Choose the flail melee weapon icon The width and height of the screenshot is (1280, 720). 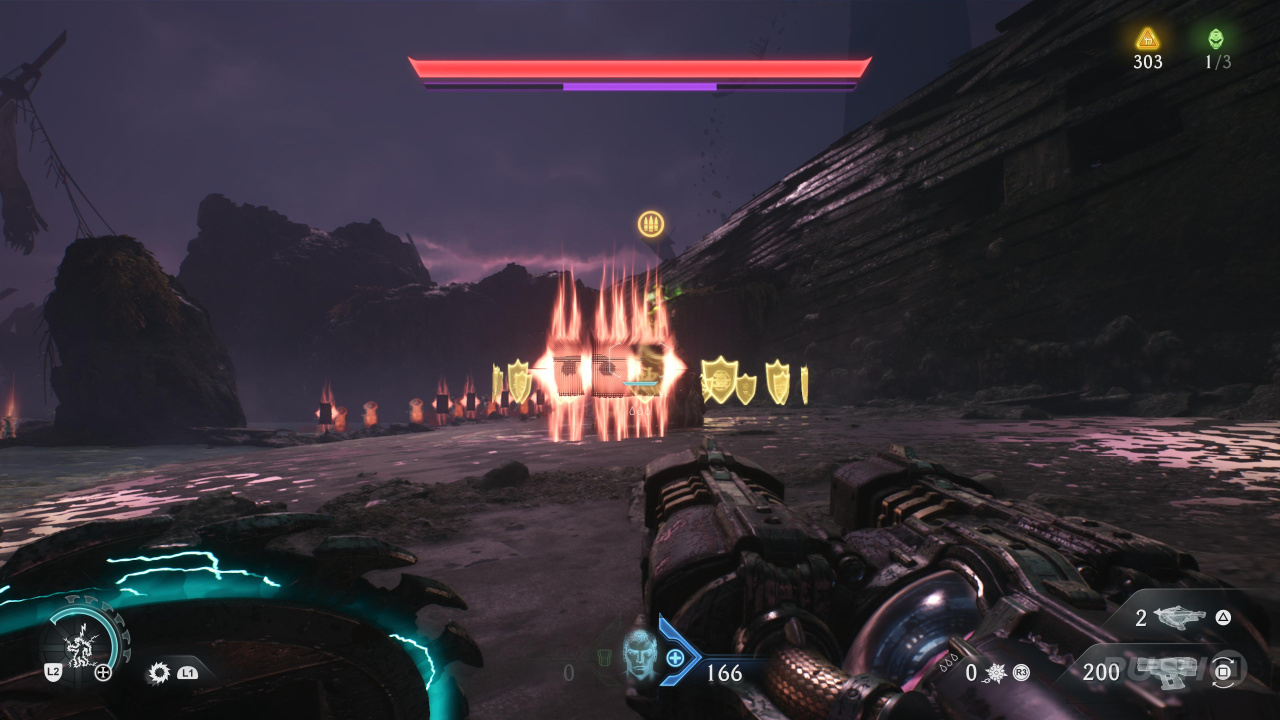coord(995,673)
